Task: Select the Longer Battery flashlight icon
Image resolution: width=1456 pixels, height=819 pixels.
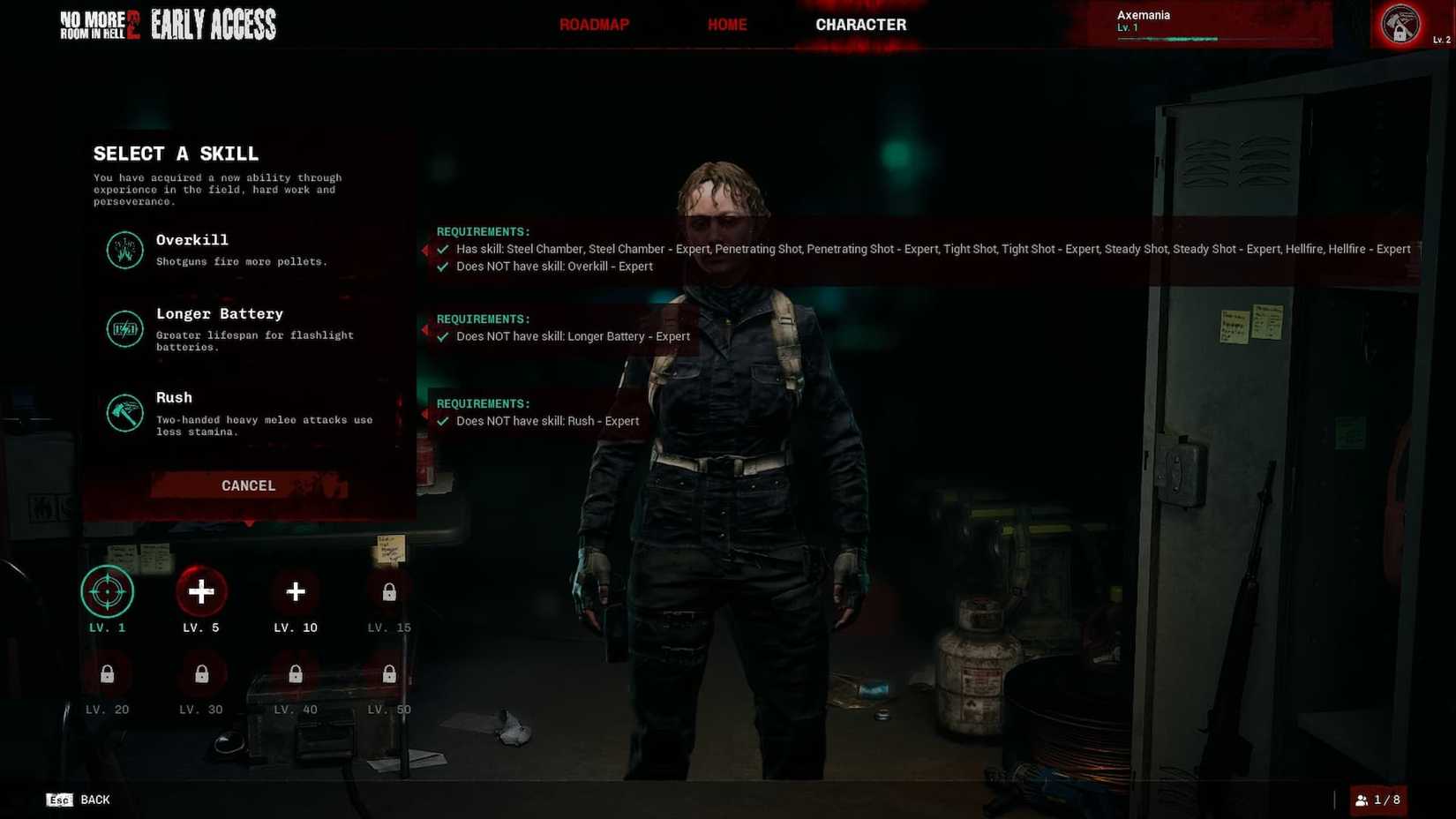Action: [x=124, y=328]
